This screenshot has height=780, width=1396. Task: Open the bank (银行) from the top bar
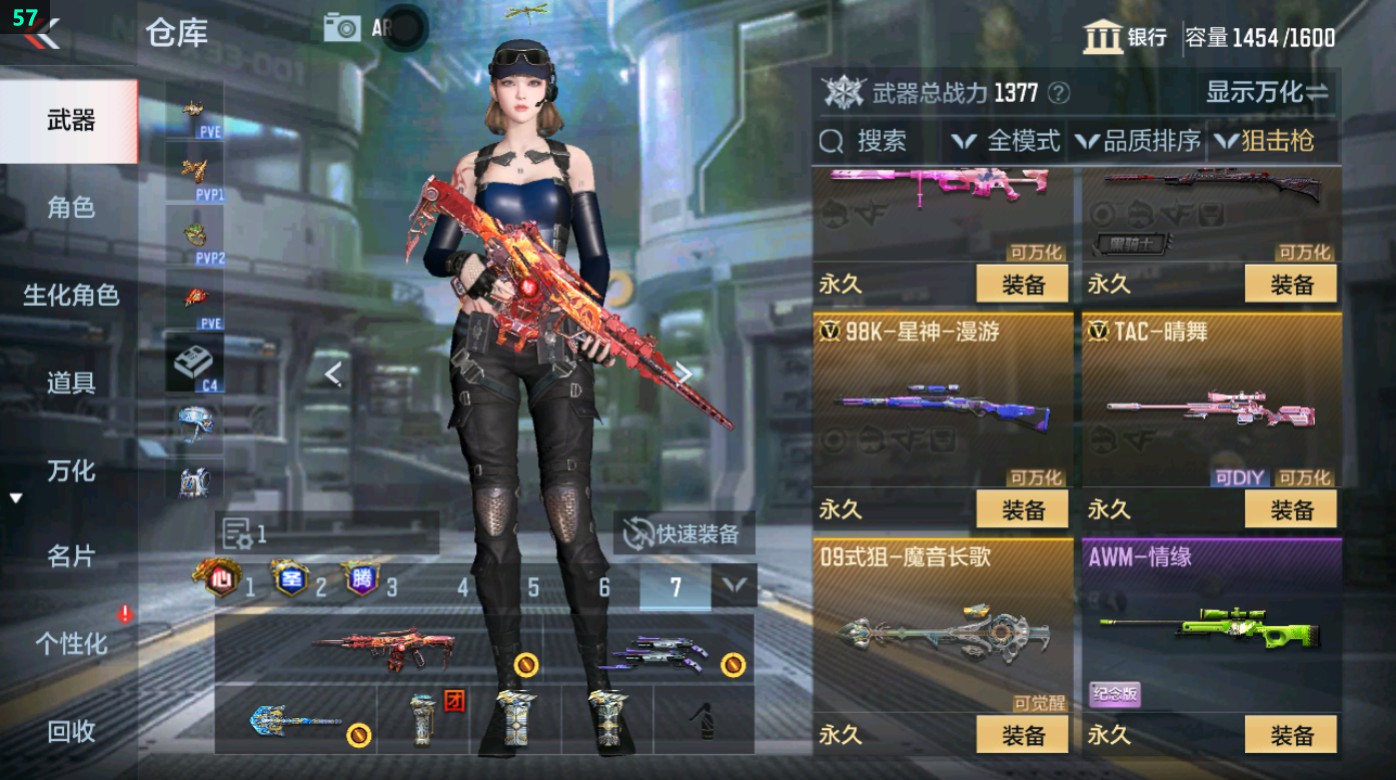1128,34
